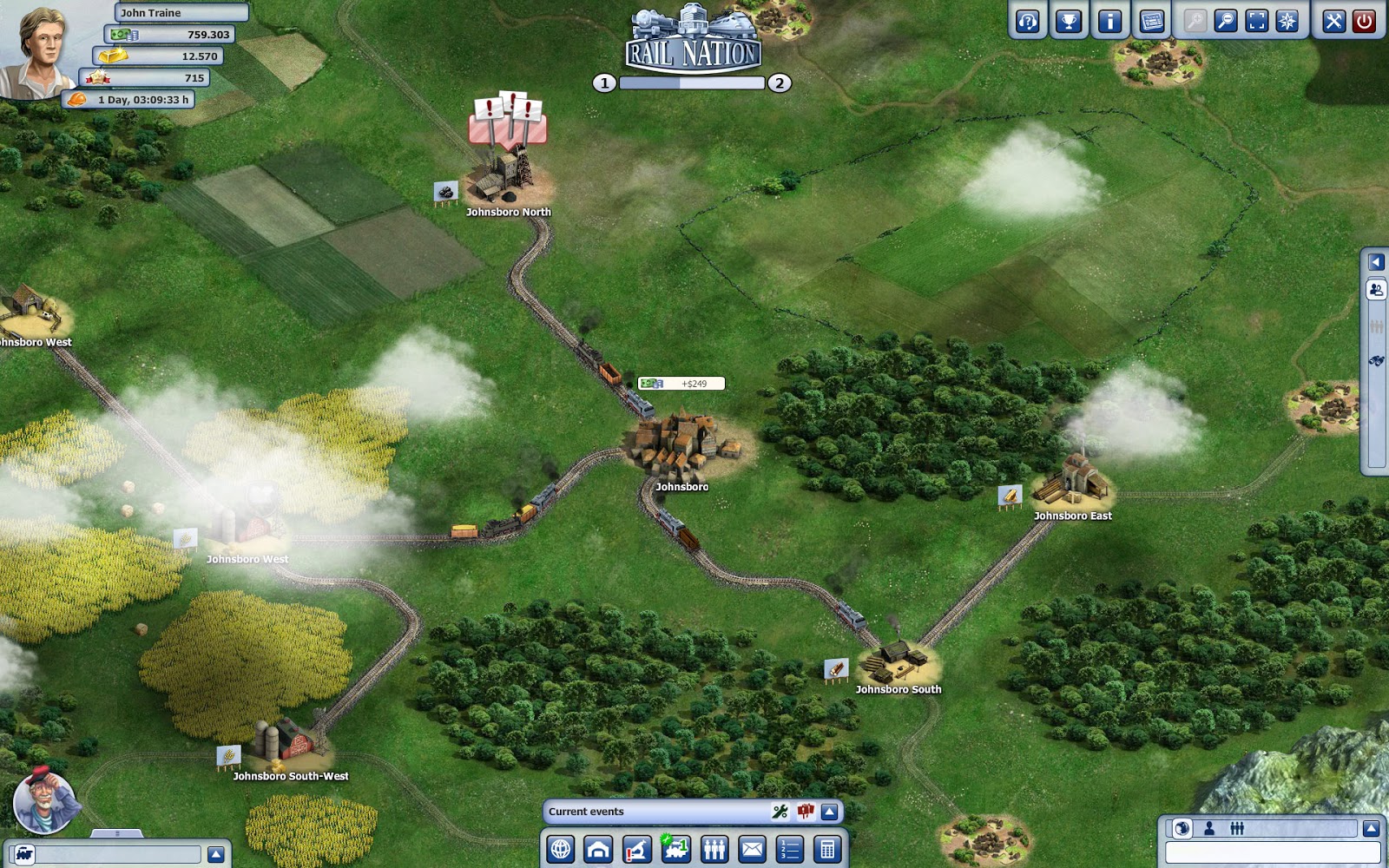The width and height of the screenshot is (1389, 868).
Task: Open the world map view
Action: pos(563,848)
